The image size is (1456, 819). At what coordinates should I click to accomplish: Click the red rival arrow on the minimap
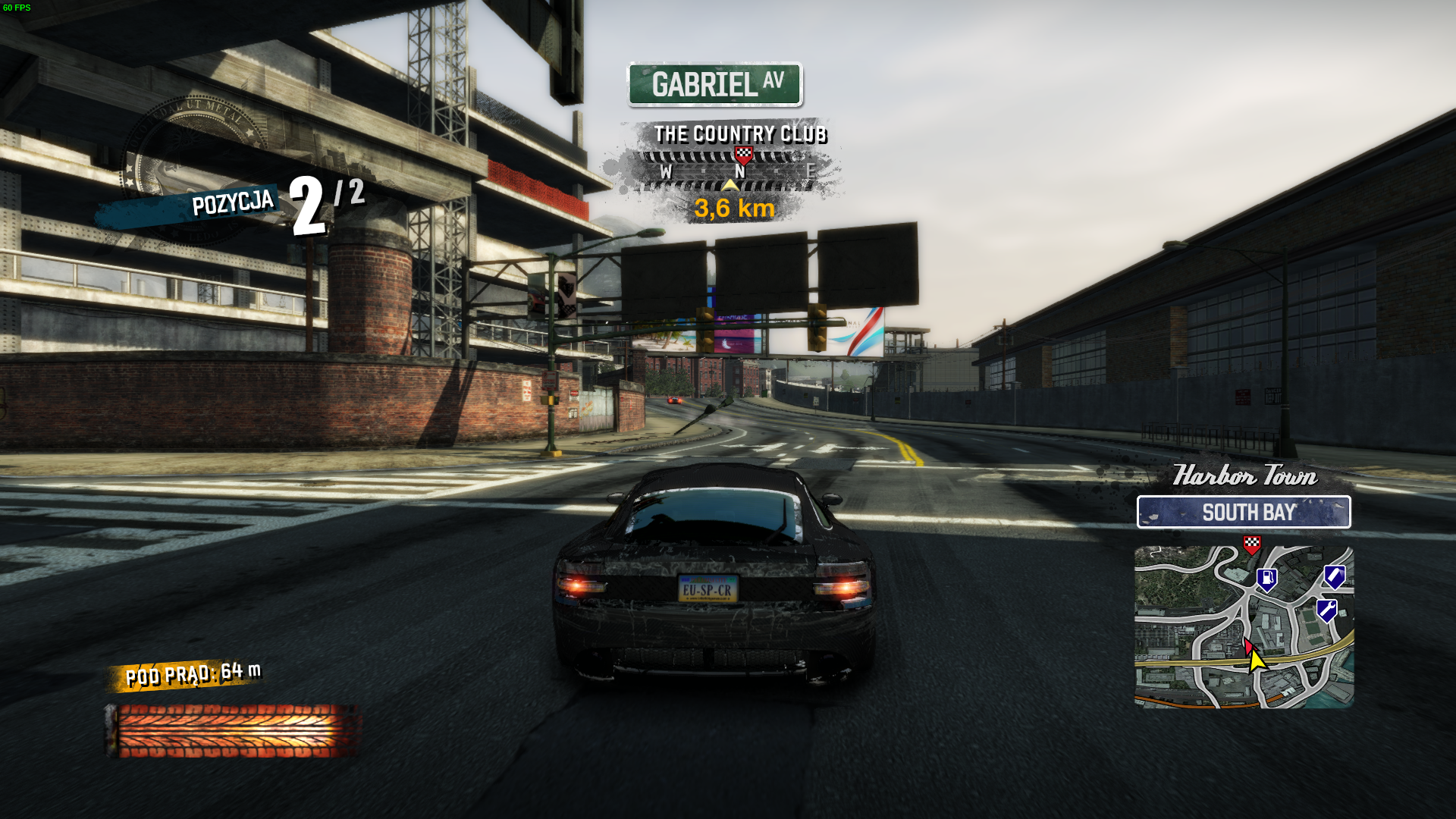tap(1247, 645)
